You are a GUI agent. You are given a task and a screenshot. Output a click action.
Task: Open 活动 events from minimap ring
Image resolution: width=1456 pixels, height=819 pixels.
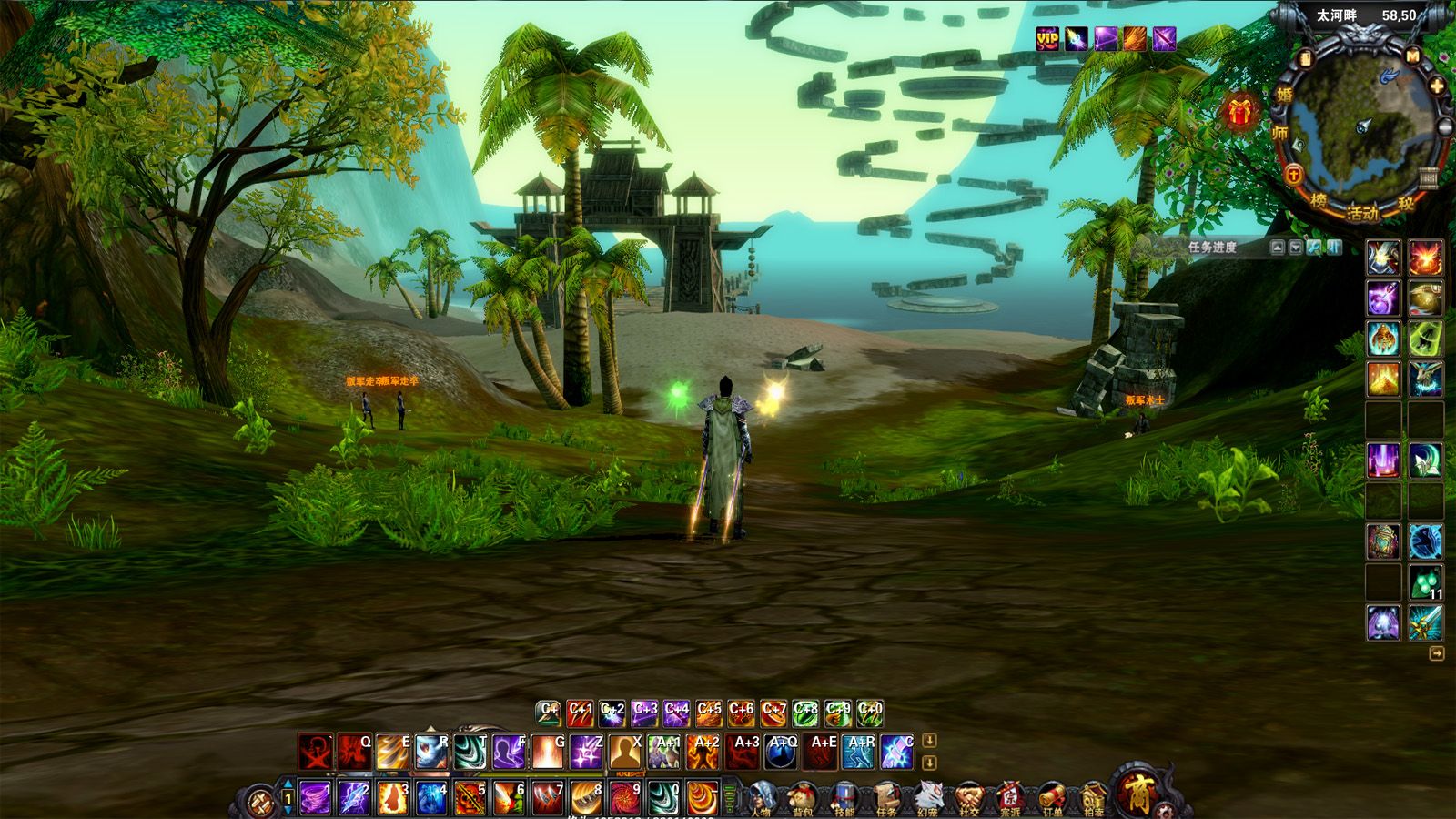1362,214
